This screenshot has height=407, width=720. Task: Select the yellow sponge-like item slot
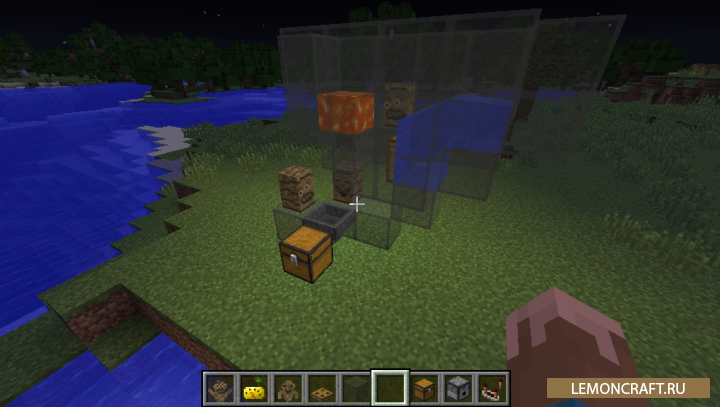[253, 388]
